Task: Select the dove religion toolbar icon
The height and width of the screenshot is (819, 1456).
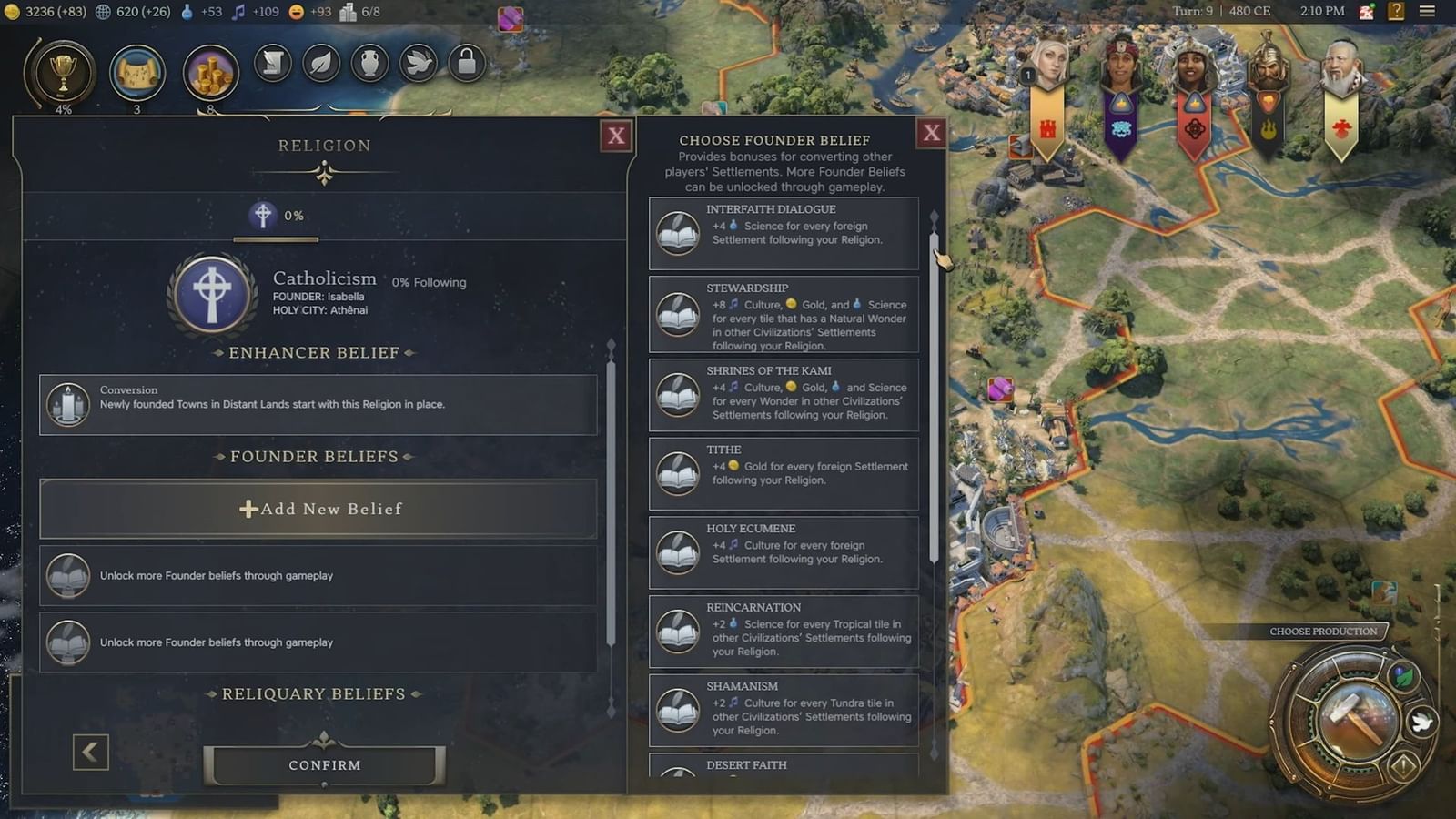Action: pos(419,64)
